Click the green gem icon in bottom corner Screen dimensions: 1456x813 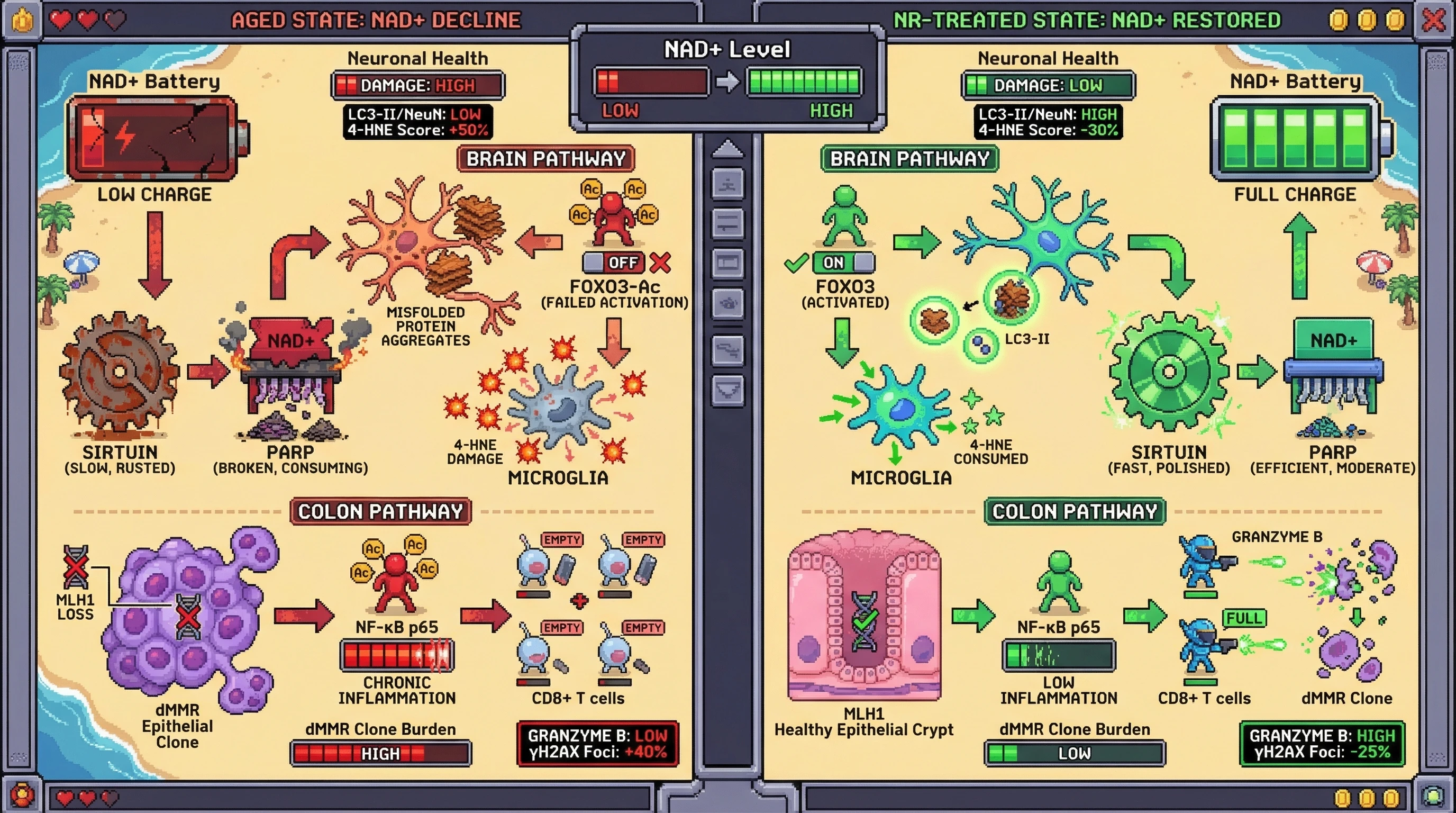(x=1433, y=796)
